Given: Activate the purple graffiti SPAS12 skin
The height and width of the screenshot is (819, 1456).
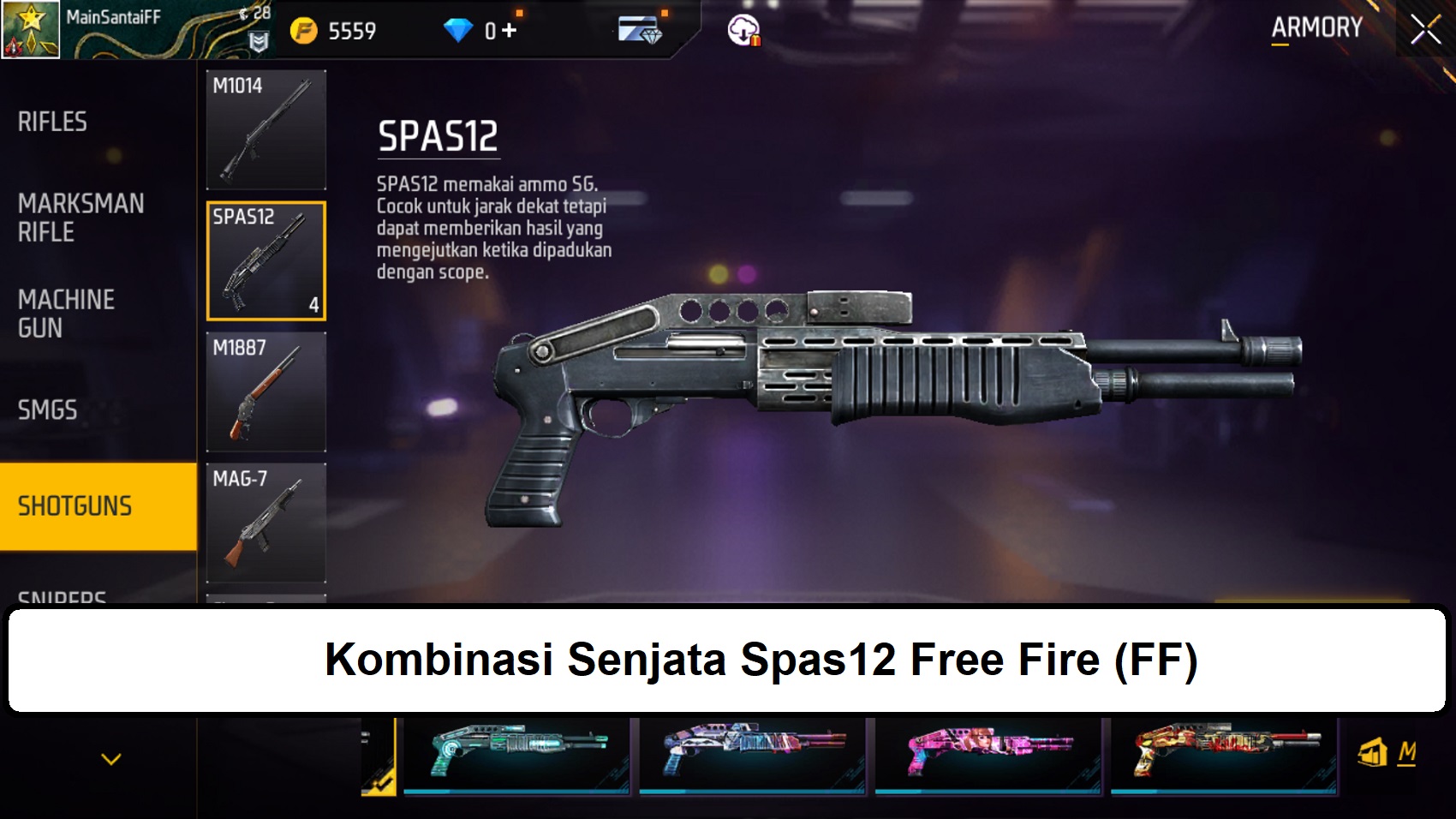Looking at the screenshot, I should click(x=751, y=756).
